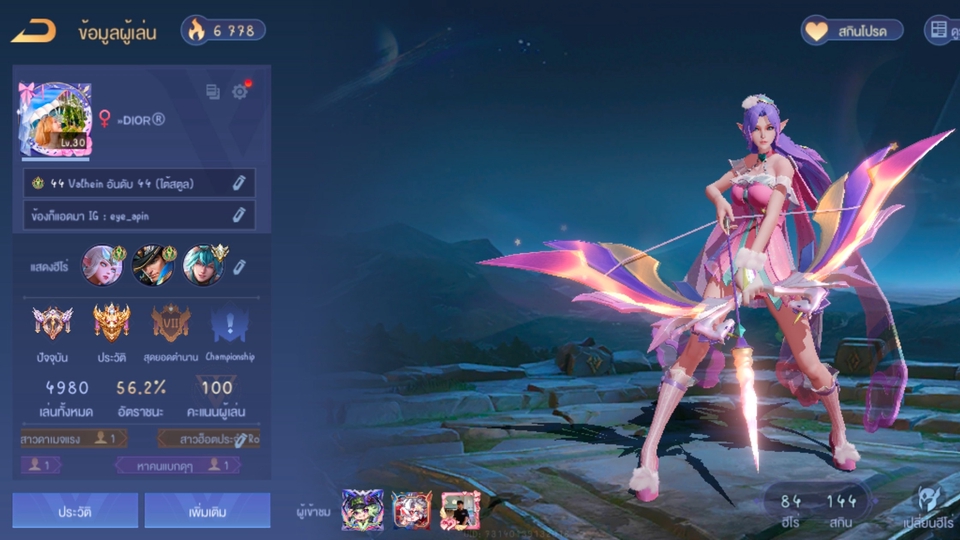Select the hat-wearing showcased hero portrait
The width and height of the screenshot is (960, 540).
(x=153, y=265)
